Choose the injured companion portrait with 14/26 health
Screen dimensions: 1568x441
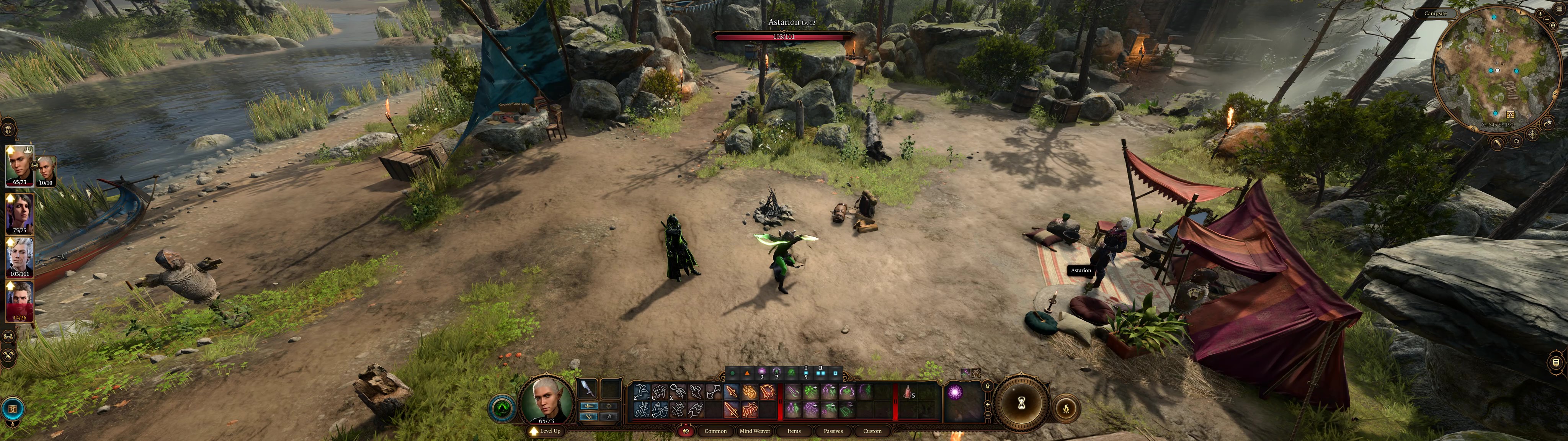point(20,300)
